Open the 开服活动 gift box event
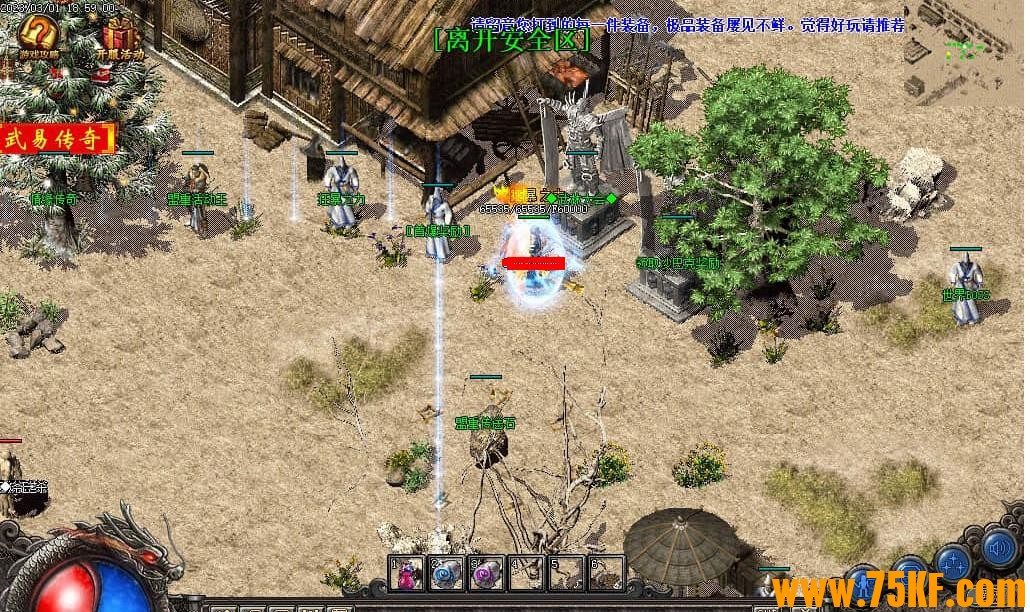The width and height of the screenshot is (1030, 612). point(121,37)
